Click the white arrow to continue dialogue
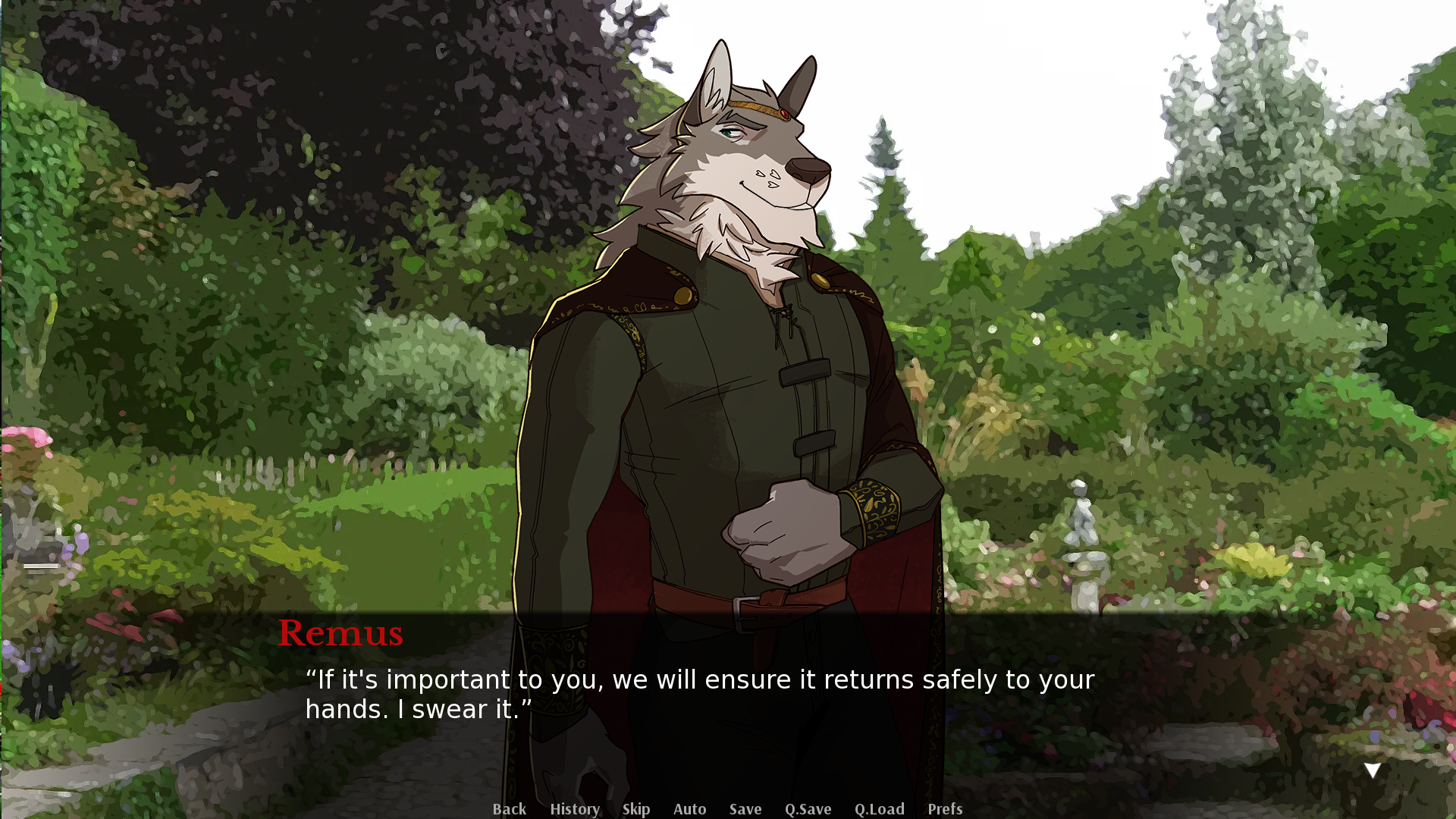Viewport: 1456px width, 819px height. tap(1372, 771)
